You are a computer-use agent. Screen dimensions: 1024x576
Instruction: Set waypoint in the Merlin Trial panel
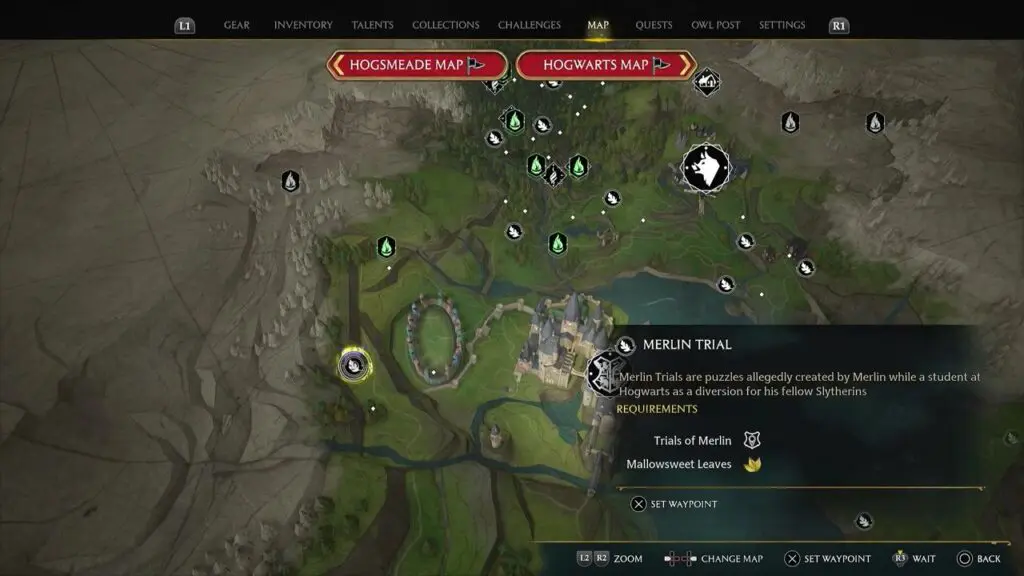point(675,504)
